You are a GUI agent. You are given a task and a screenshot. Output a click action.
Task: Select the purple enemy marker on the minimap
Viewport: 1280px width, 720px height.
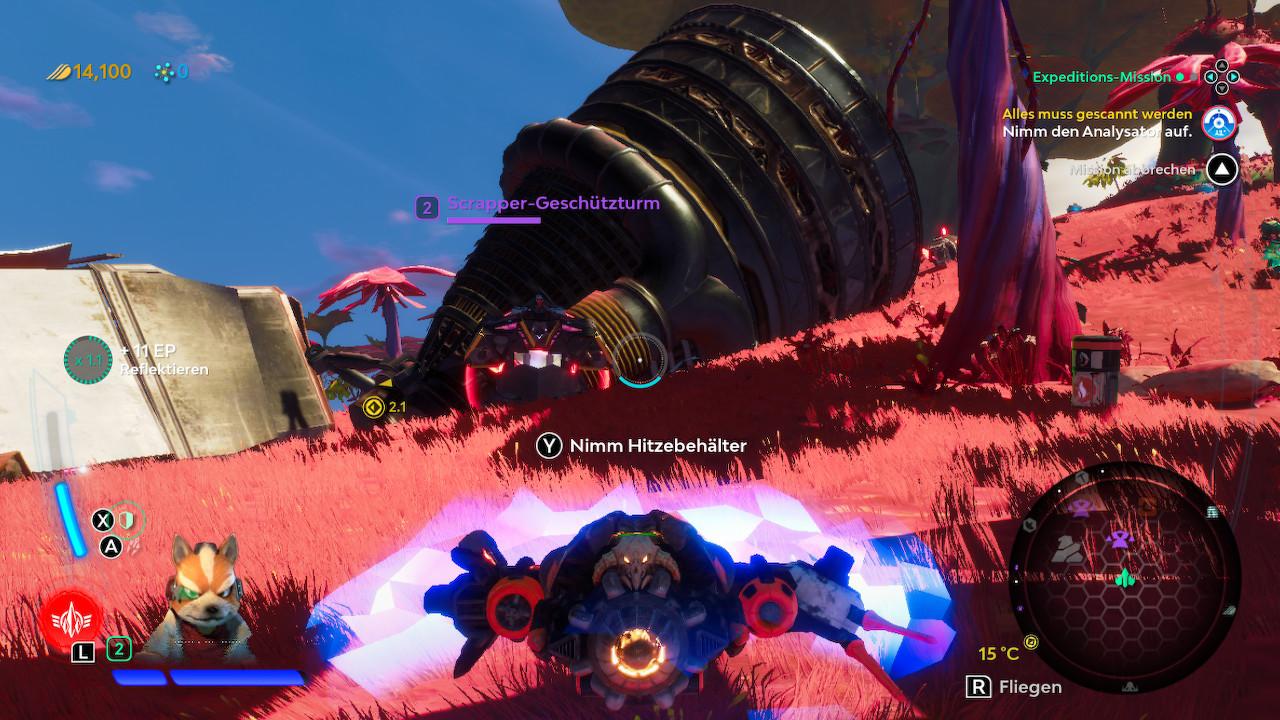[1118, 541]
